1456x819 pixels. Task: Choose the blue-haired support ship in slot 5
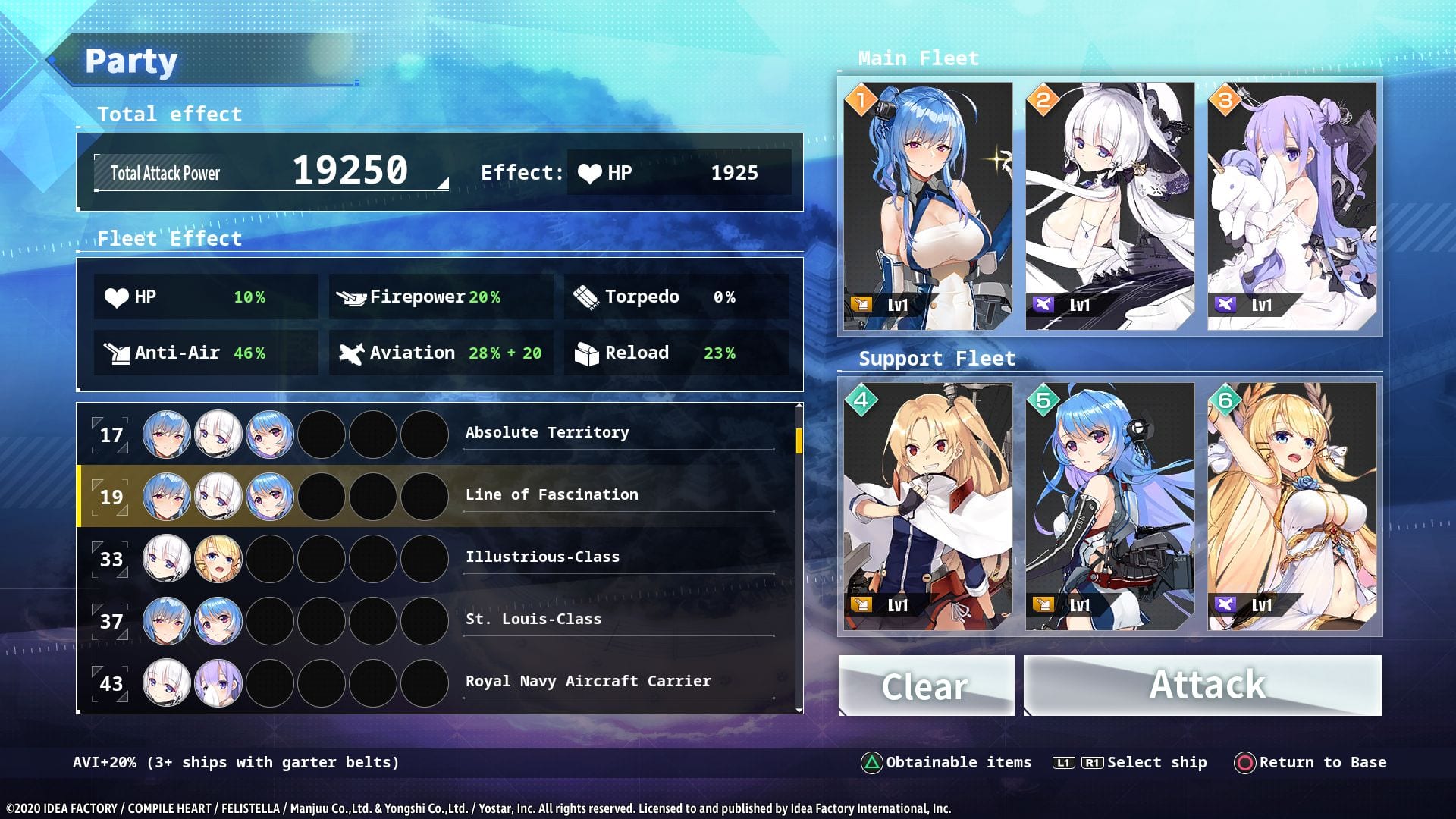1109,507
